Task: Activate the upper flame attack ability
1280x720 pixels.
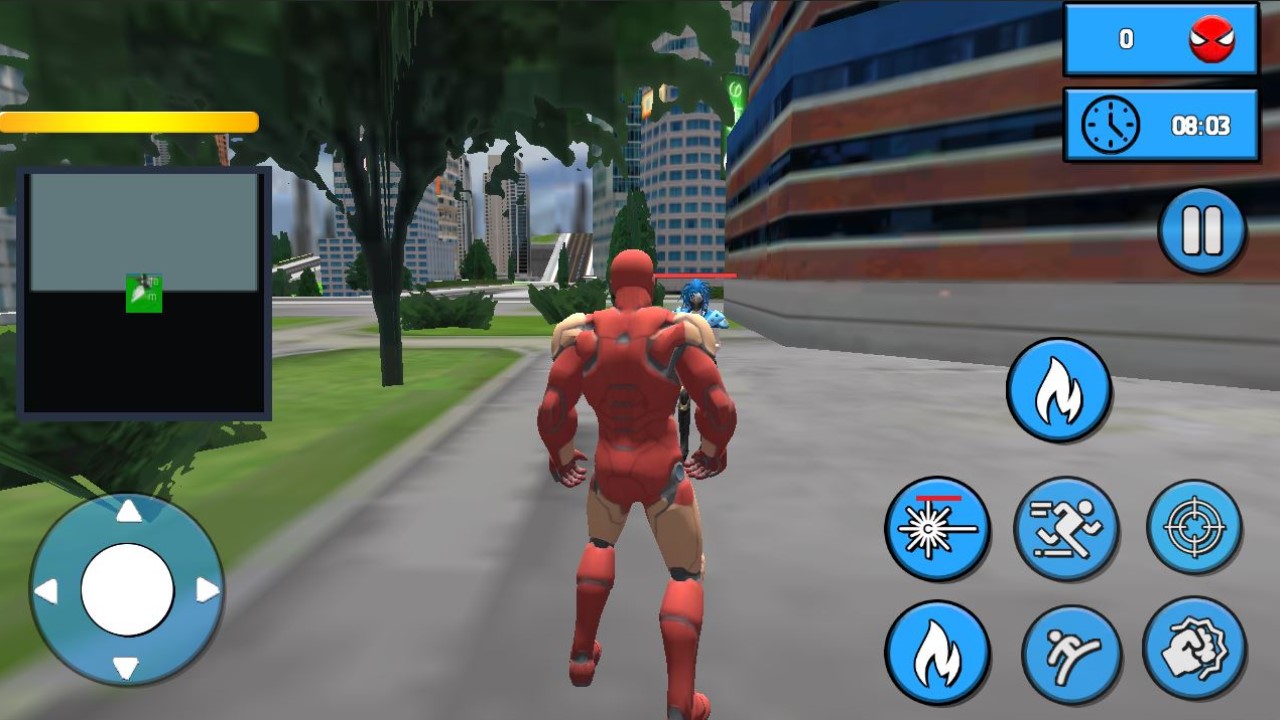Action: click(1058, 389)
